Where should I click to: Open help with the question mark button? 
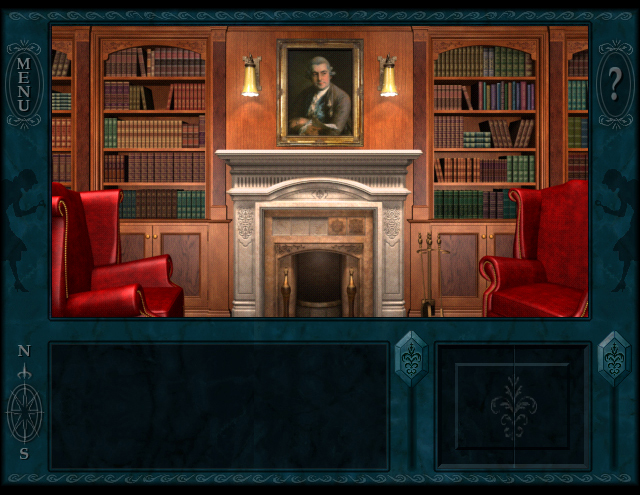click(x=614, y=84)
